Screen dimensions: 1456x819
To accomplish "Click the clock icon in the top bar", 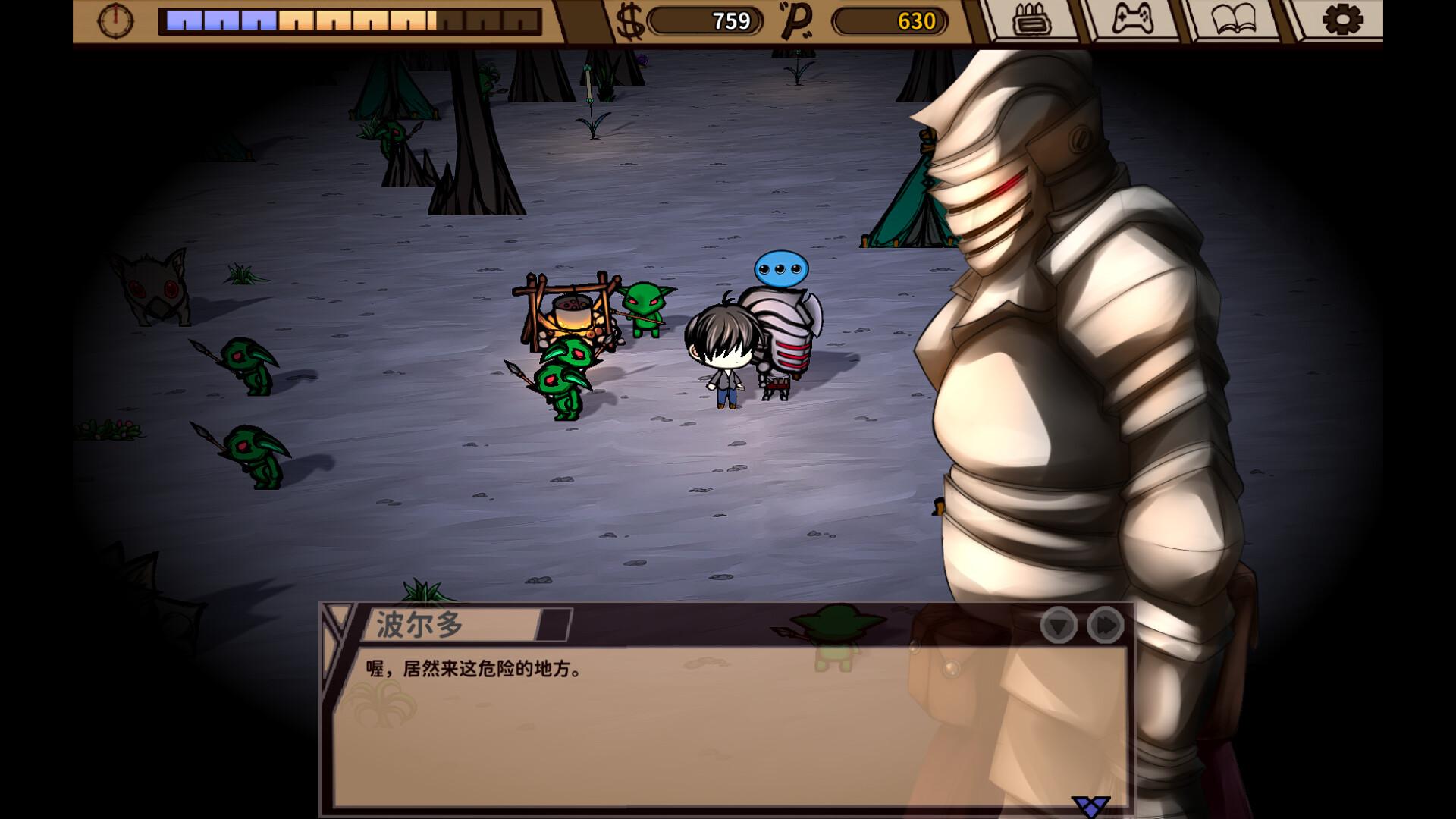I will pos(115,20).
